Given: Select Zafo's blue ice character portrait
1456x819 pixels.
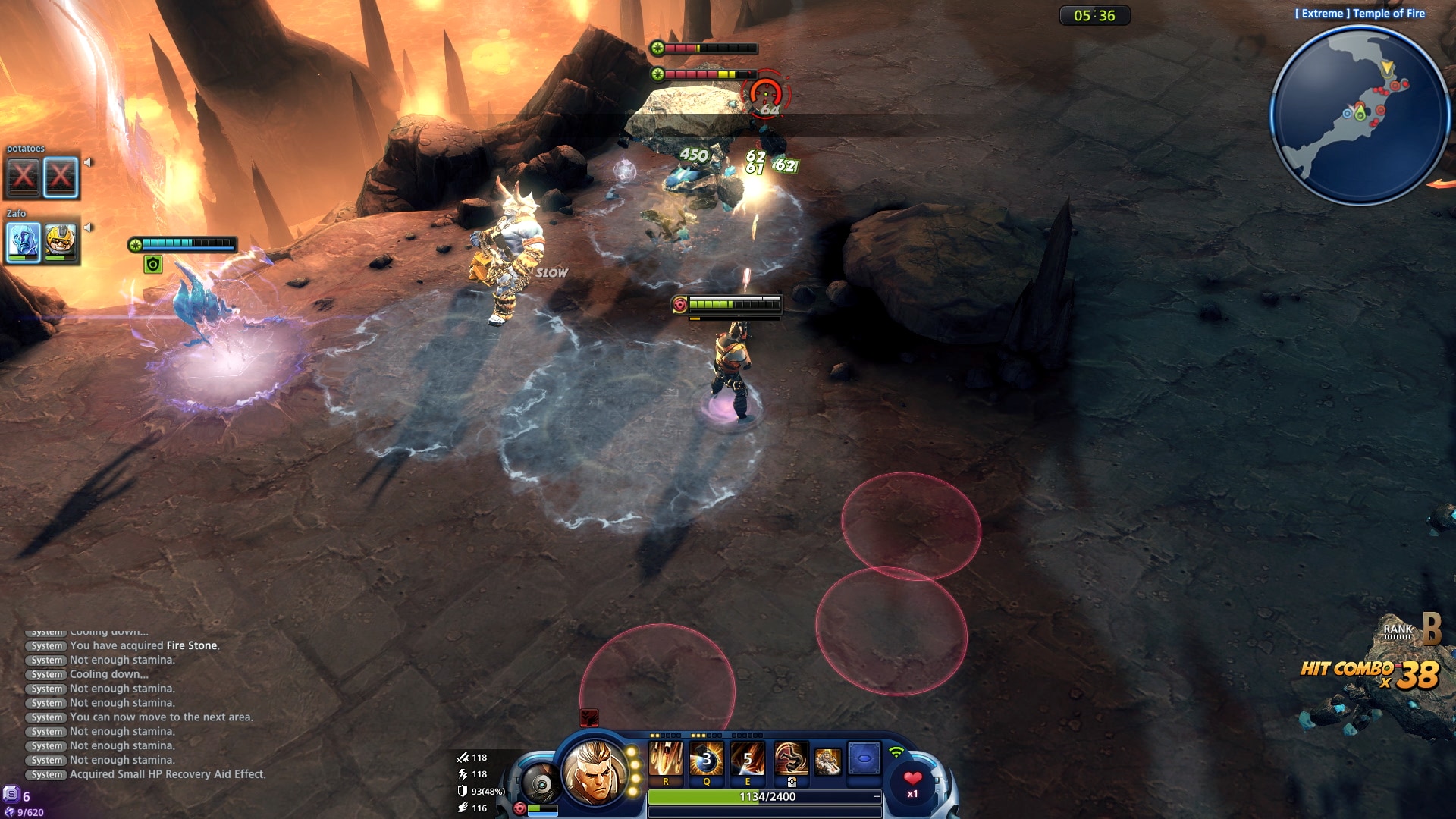Looking at the screenshot, I should [24, 242].
